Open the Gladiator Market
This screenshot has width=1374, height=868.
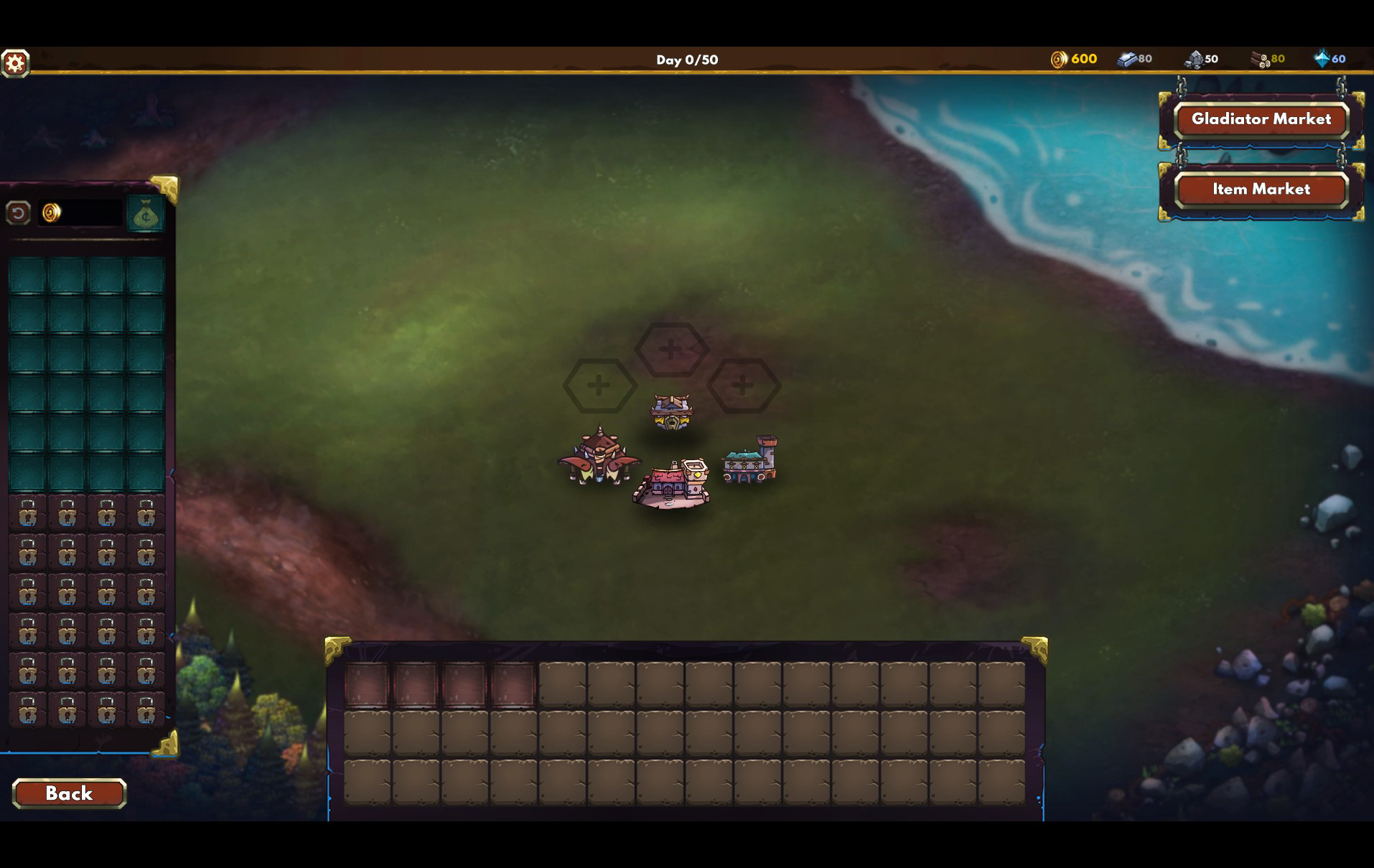(1261, 119)
